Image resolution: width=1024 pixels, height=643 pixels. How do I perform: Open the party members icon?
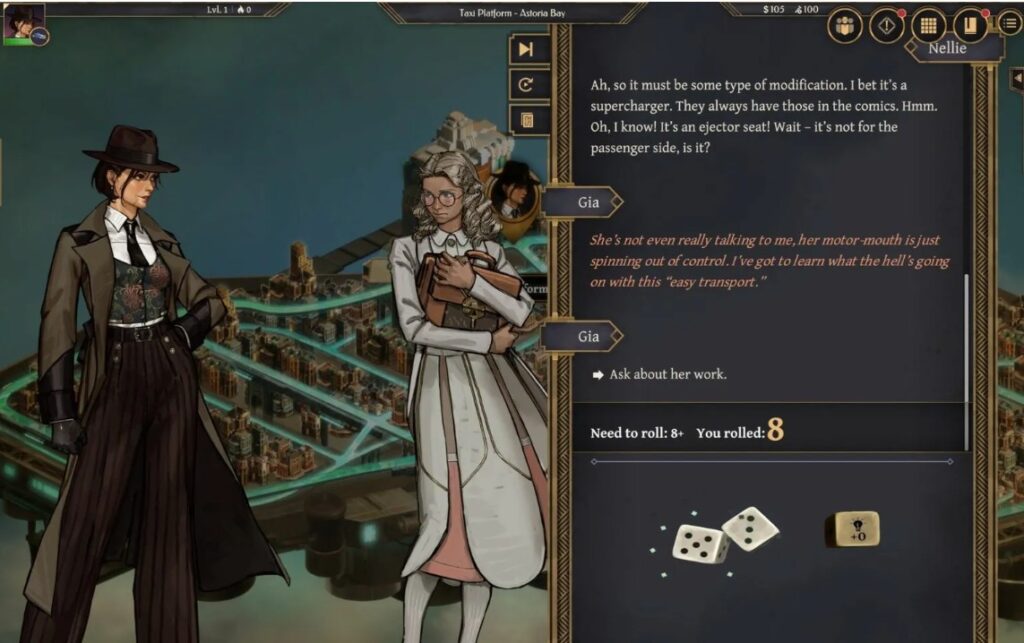pyautogui.click(x=845, y=26)
